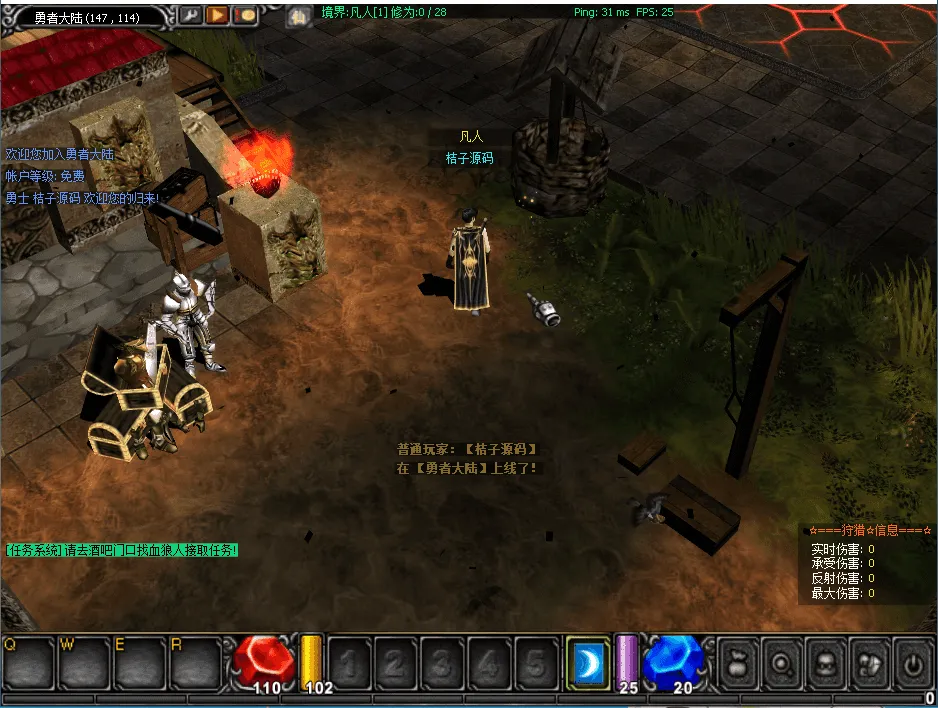Viewport: 938px width, 708px height.
Task: Open the character face icon
Action: pos(825,662)
